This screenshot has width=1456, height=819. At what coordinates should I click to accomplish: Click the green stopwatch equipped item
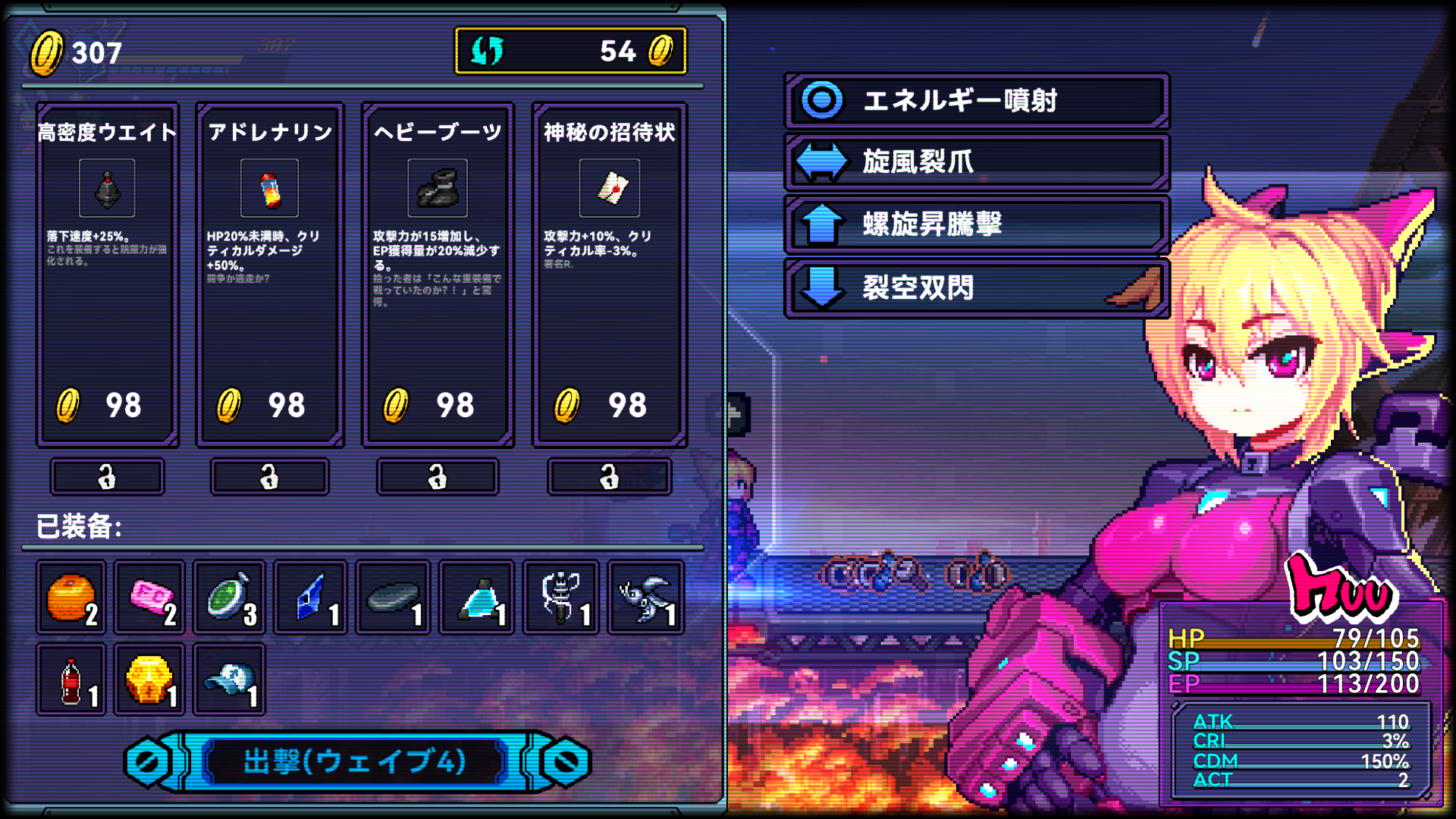coord(229,597)
